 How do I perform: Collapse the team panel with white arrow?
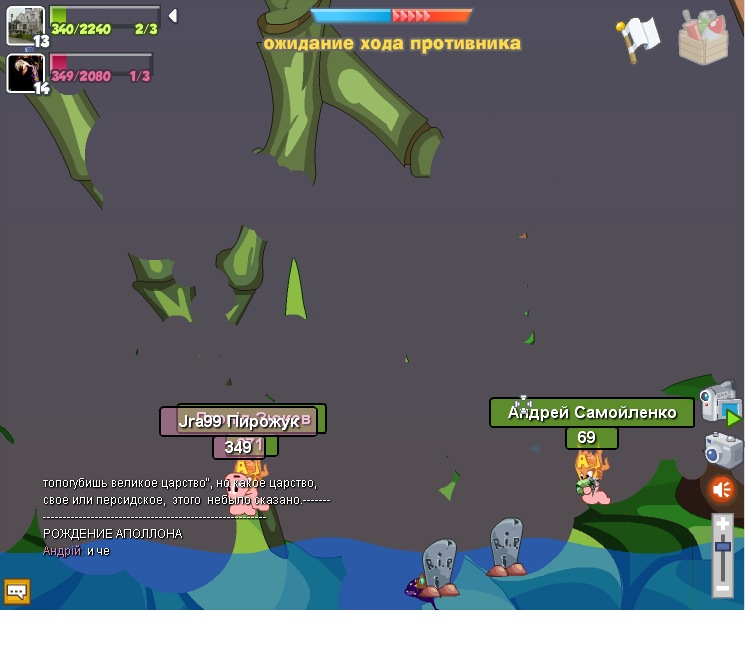(173, 16)
